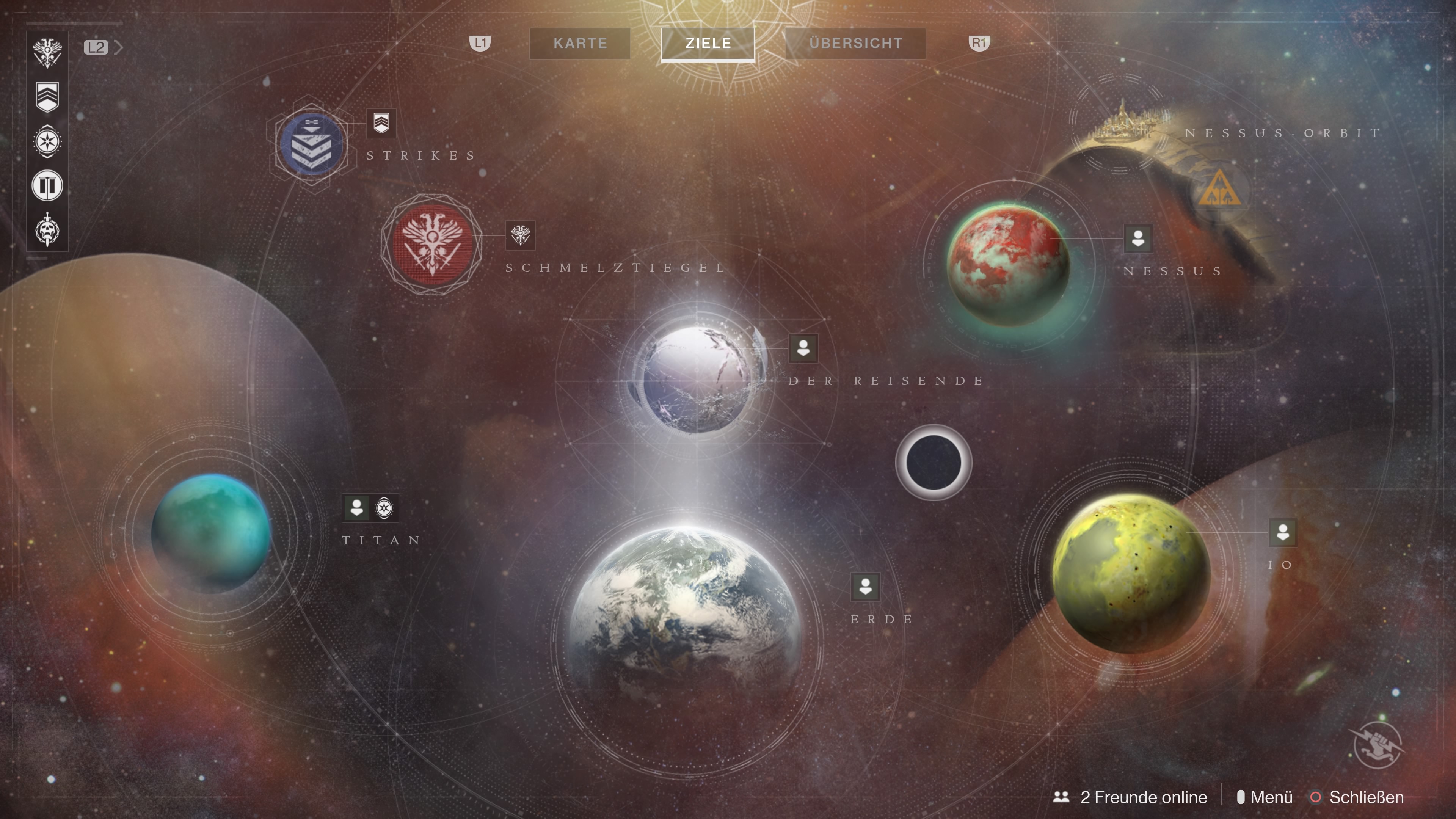Select the dark eclipsed circle node
The width and height of the screenshot is (1456, 819).
coord(933,462)
